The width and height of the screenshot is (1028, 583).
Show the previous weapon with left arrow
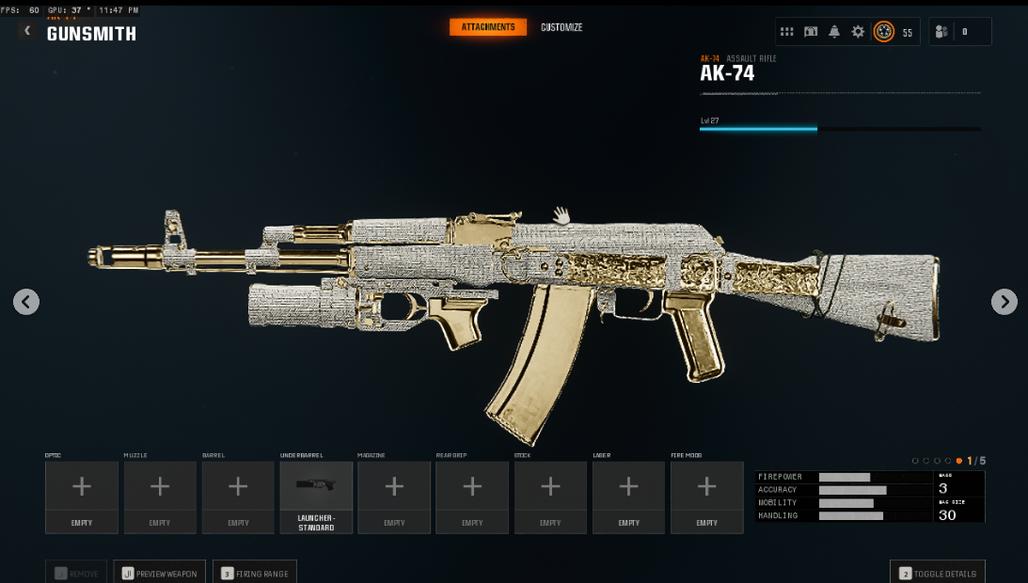pos(26,301)
